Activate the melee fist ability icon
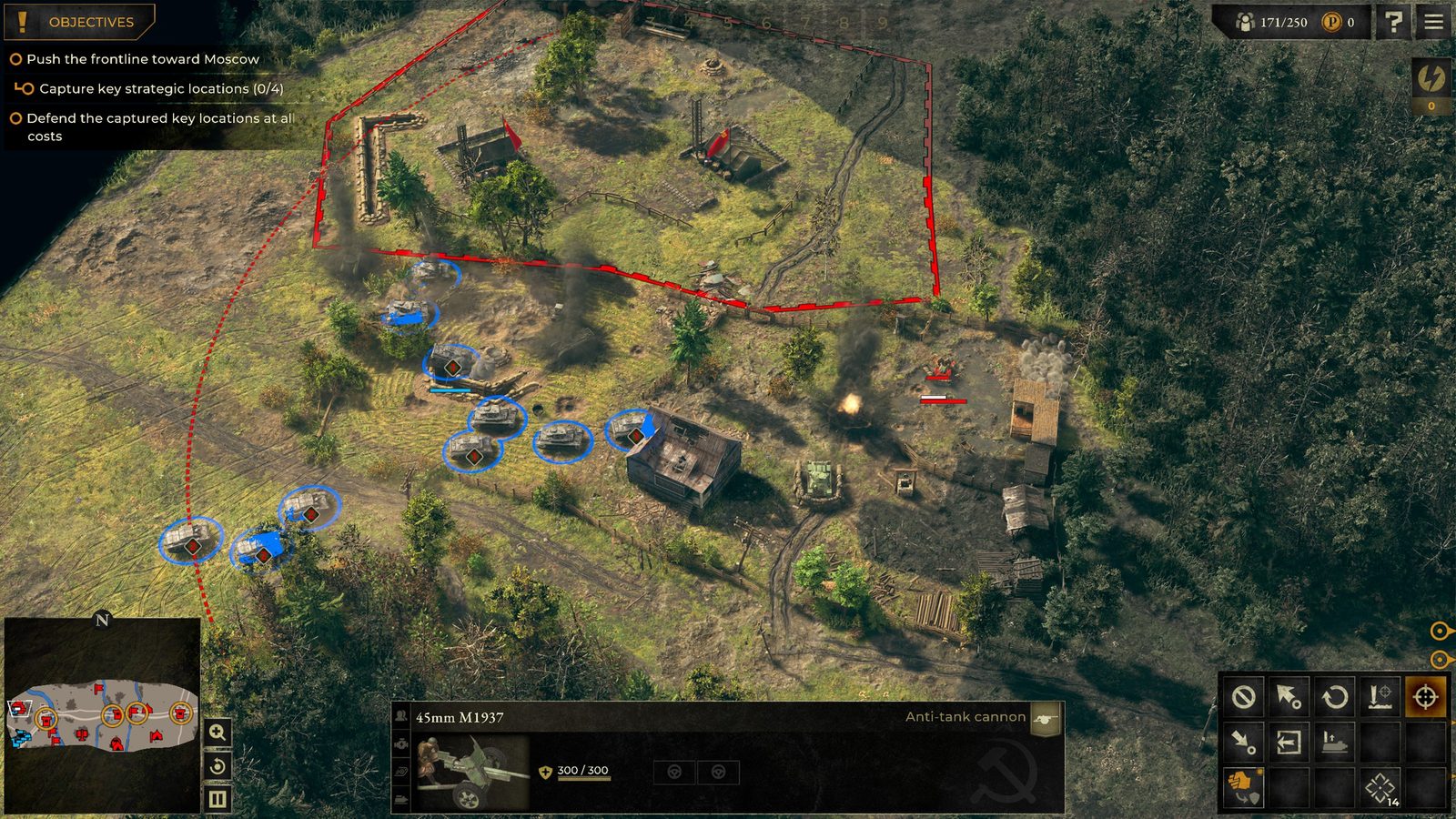Viewport: 1456px width, 819px height. click(x=1243, y=788)
